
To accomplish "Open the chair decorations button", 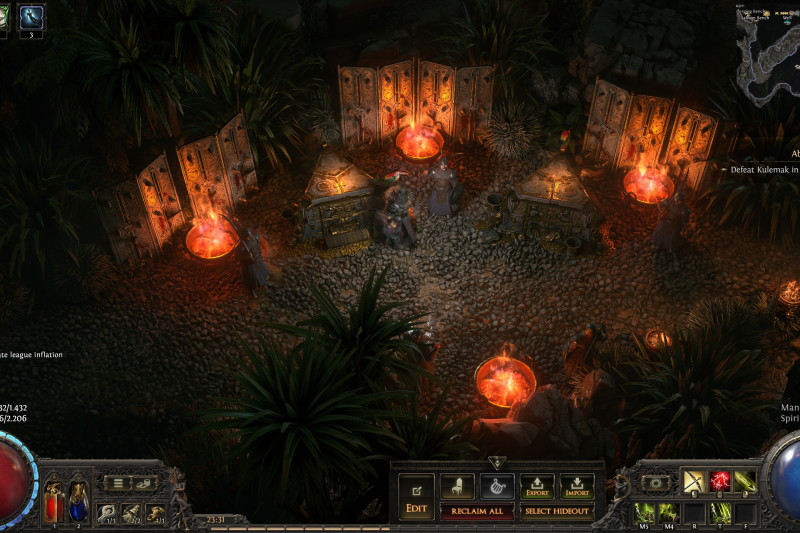I will tap(457, 487).
